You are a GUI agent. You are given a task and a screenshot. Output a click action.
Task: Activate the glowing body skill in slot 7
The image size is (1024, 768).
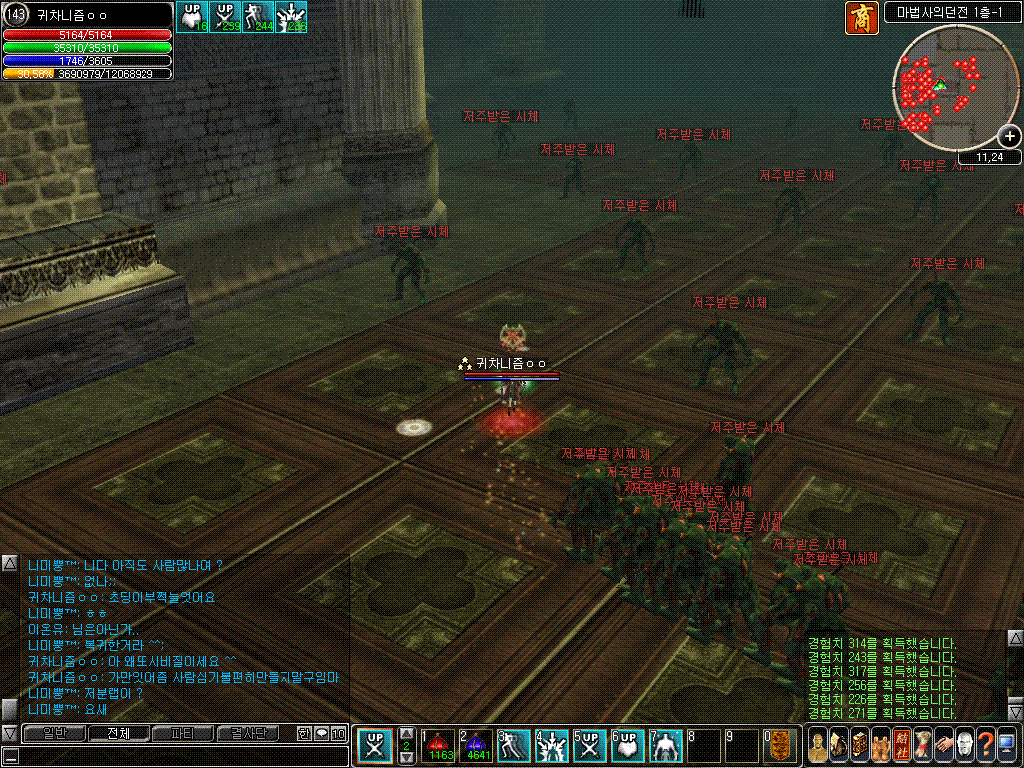(x=667, y=746)
